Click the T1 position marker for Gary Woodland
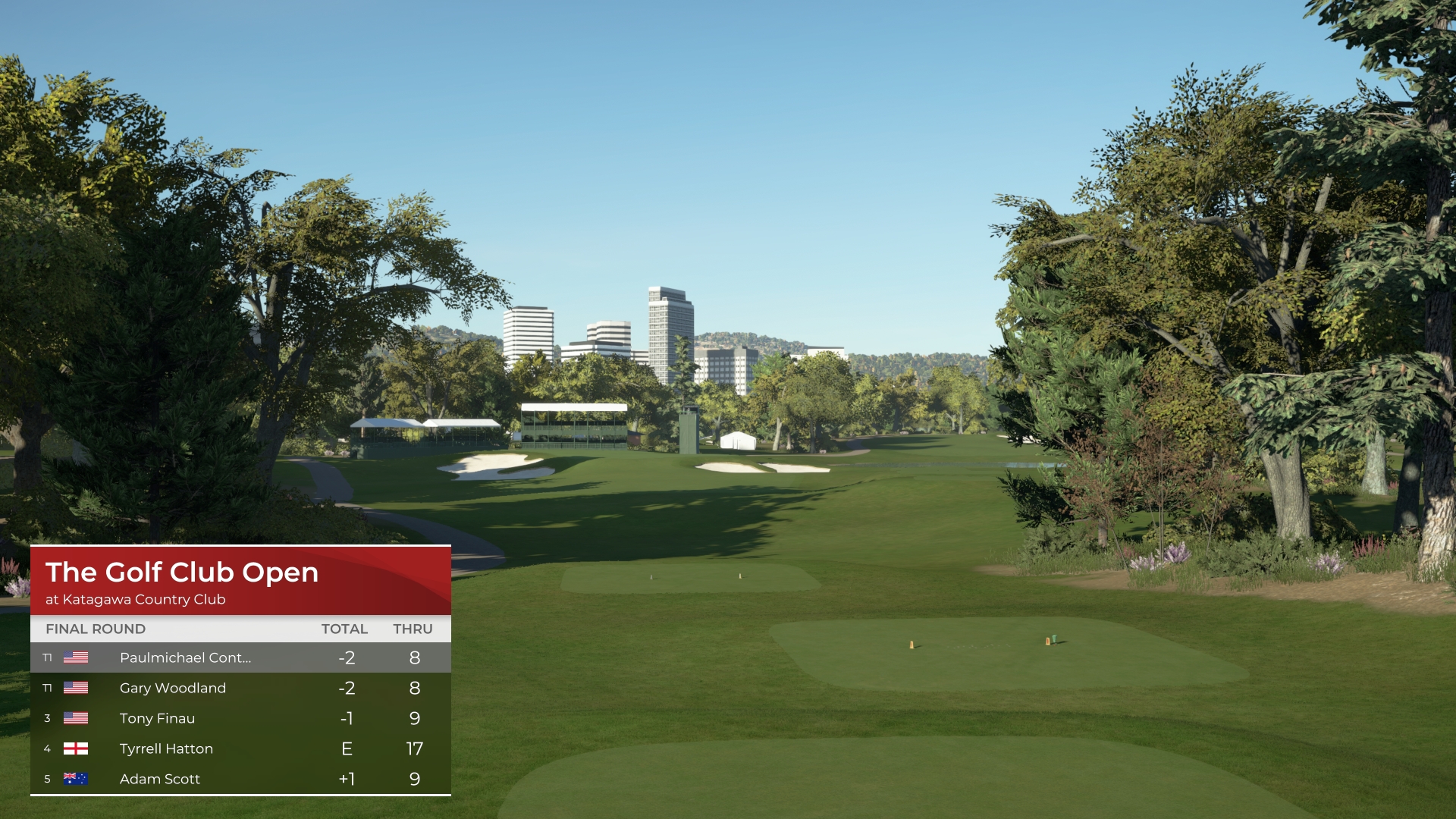Image resolution: width=1456 pixels, height=819 pixels. 47,688
